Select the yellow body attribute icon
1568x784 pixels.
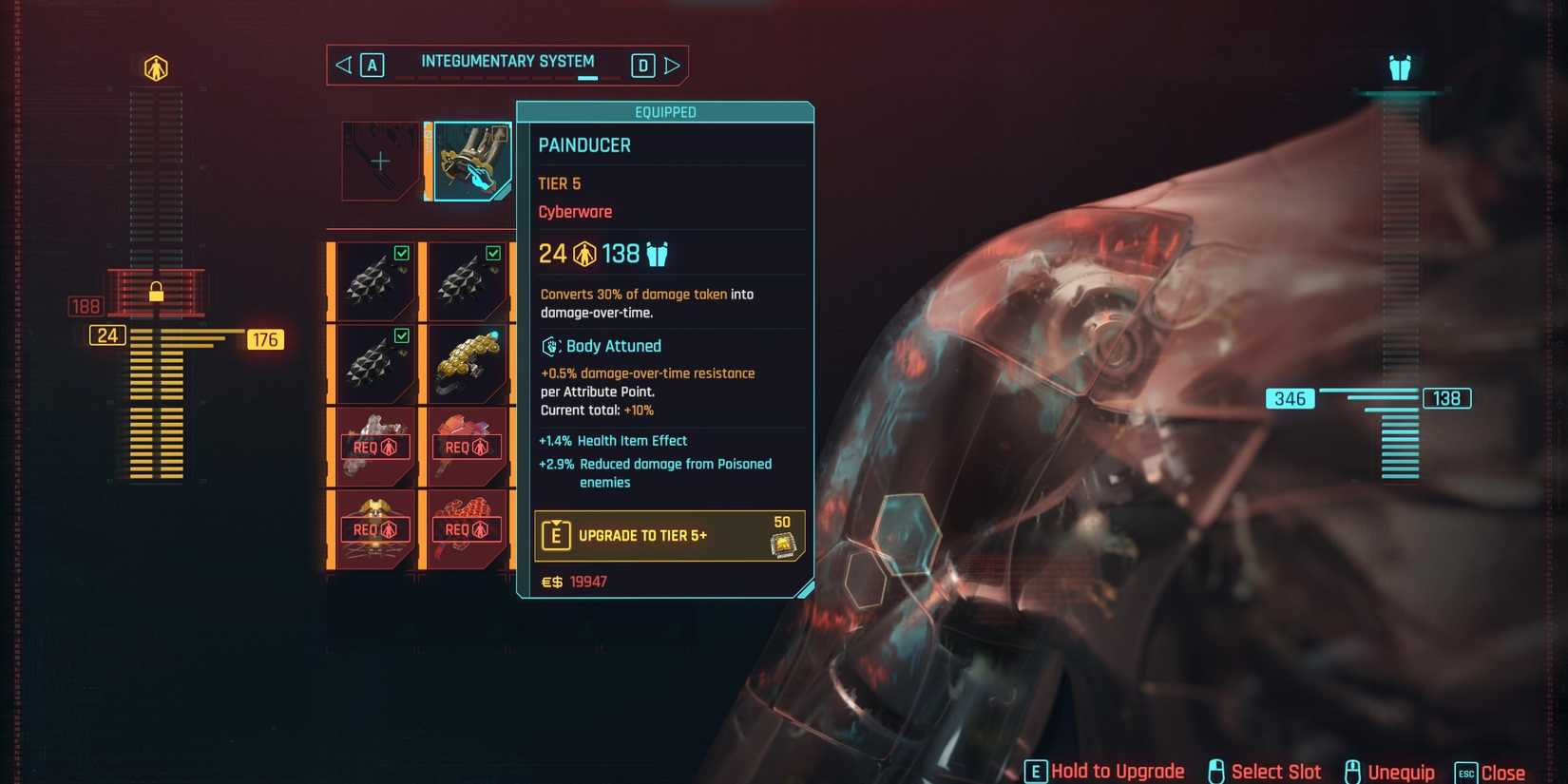(155, 67)
